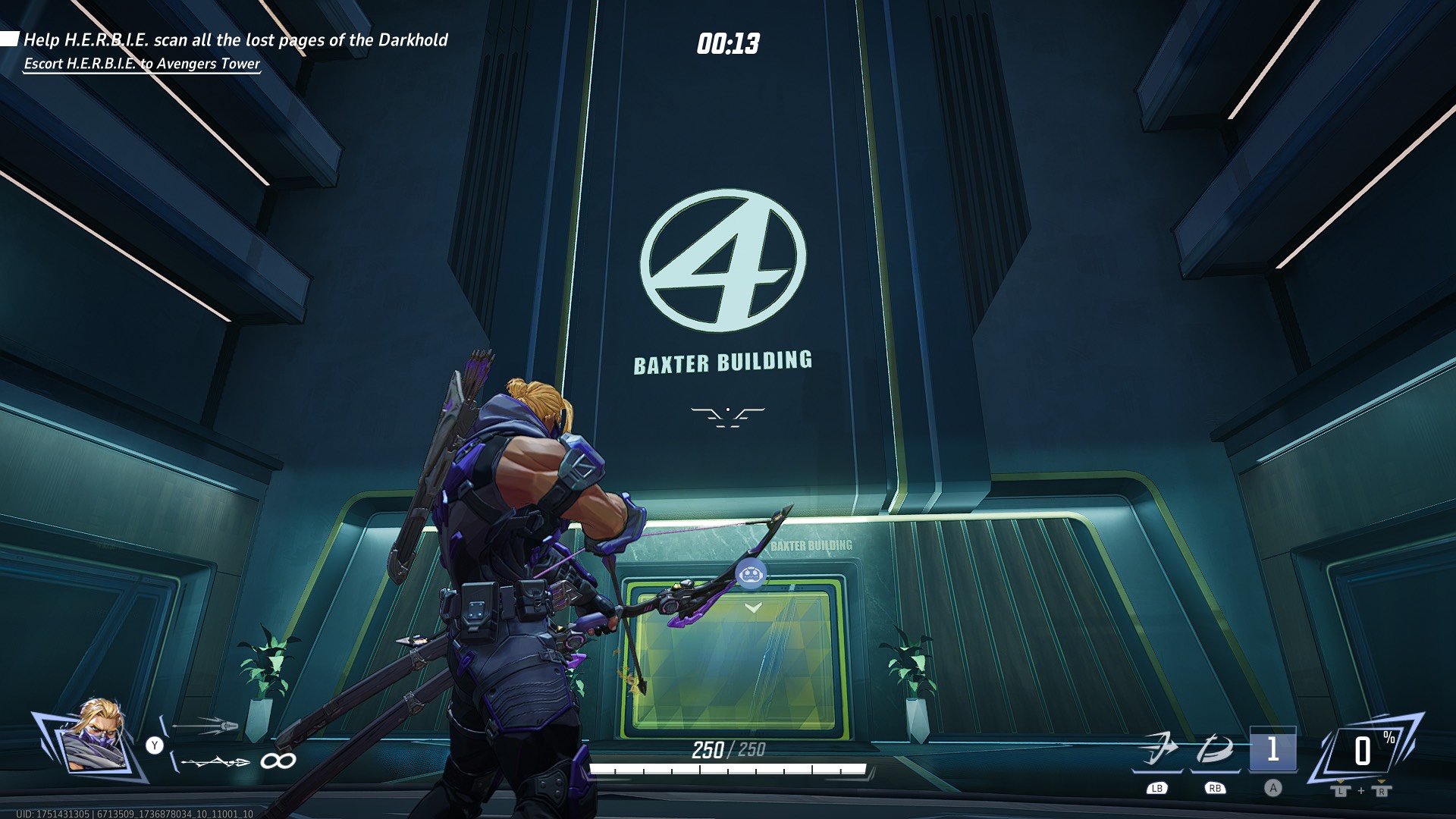Click the yellow chevron above the R trigger icon

[1381, 782]
